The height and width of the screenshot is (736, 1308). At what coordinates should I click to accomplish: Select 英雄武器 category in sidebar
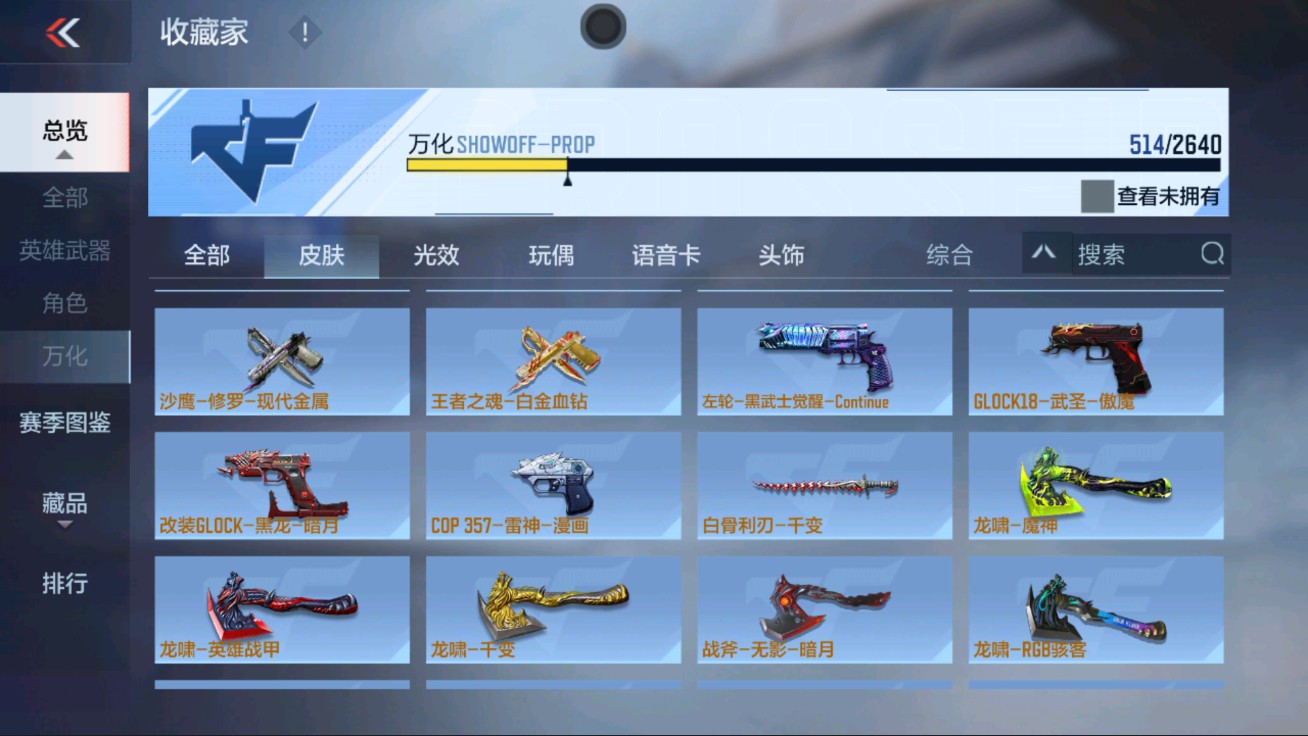[65, 251]
